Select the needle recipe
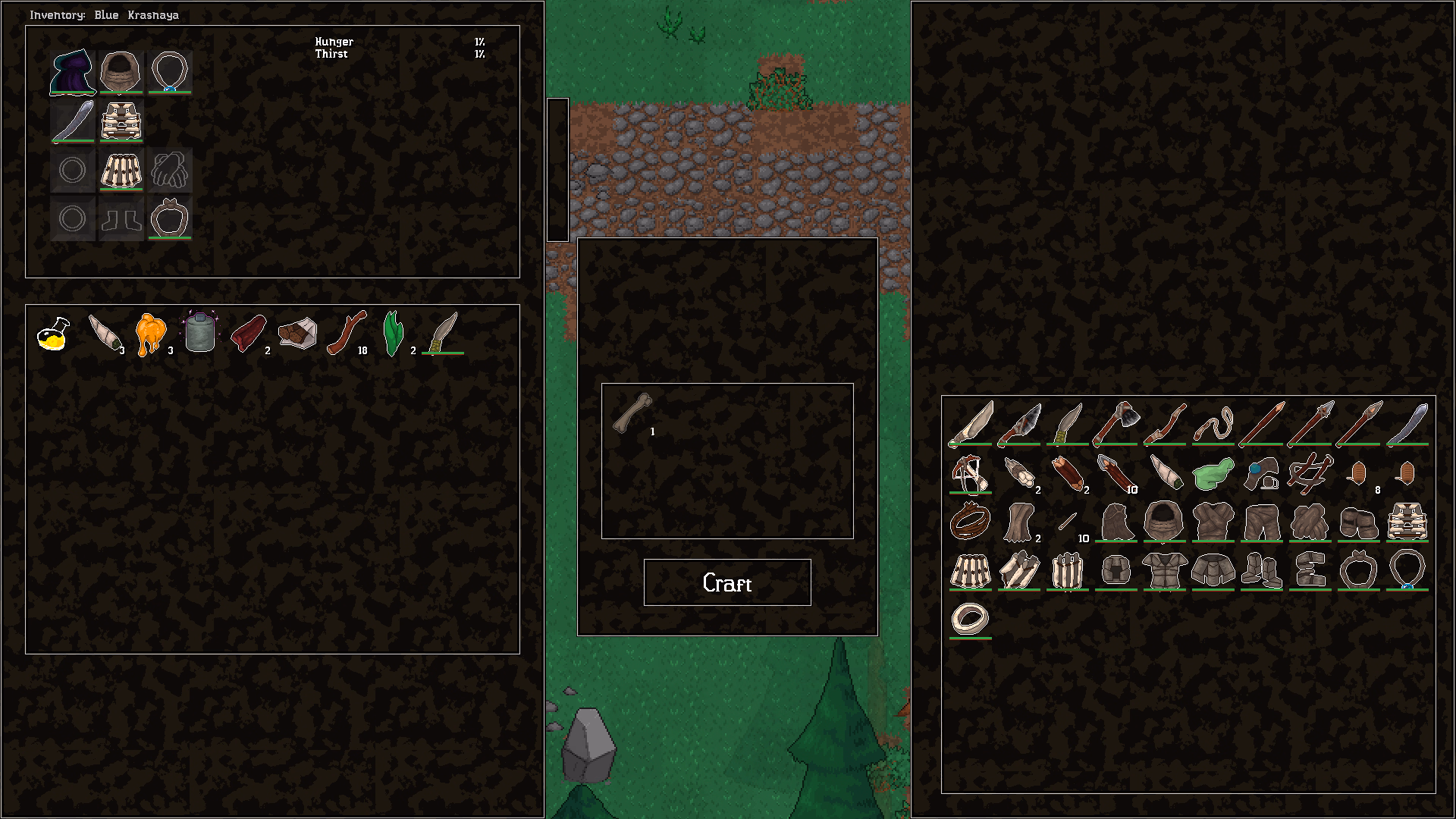The image size is (1456, 819). (x=1068, y=521)
